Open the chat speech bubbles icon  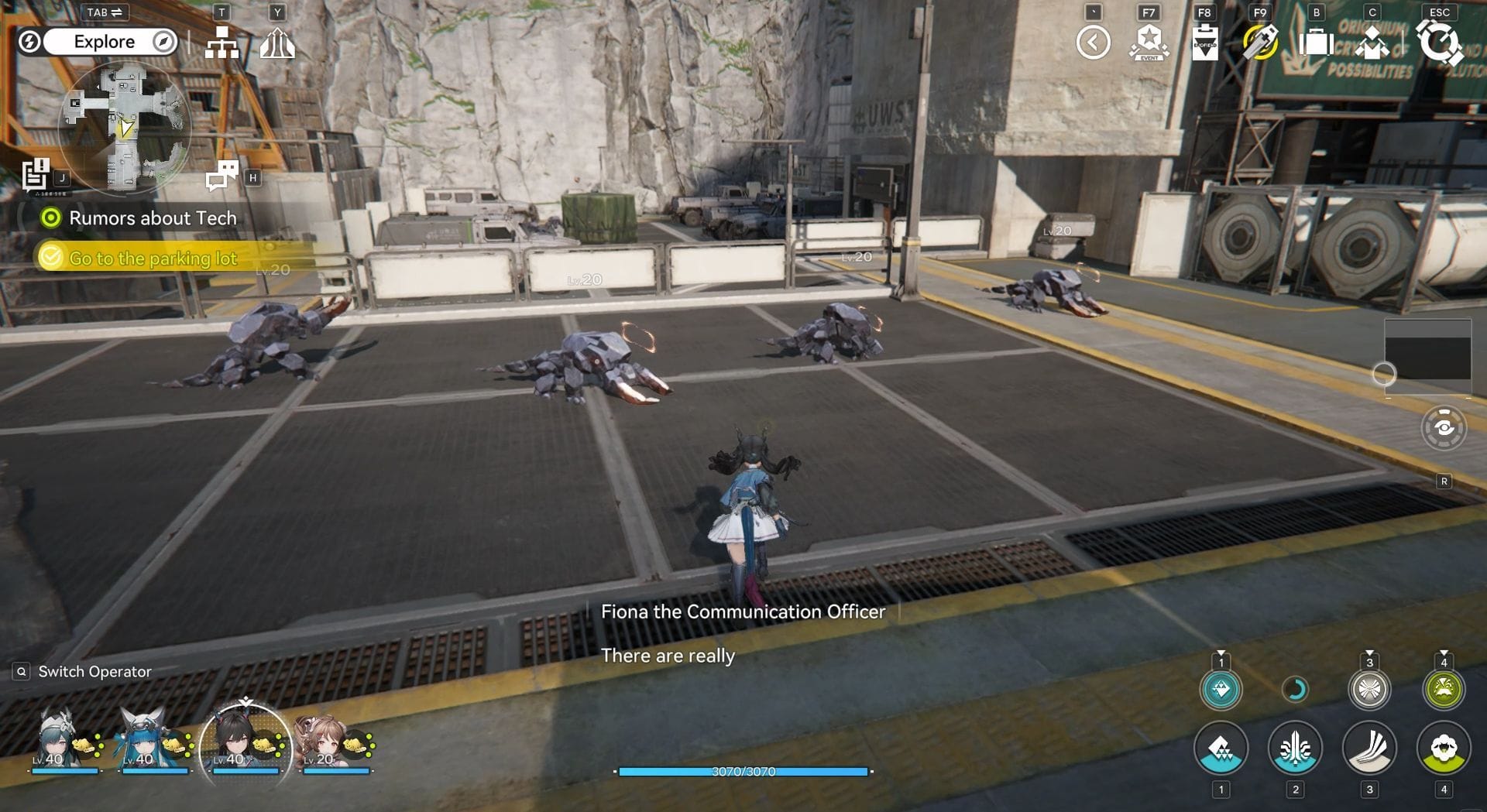[x=222, y=175]
